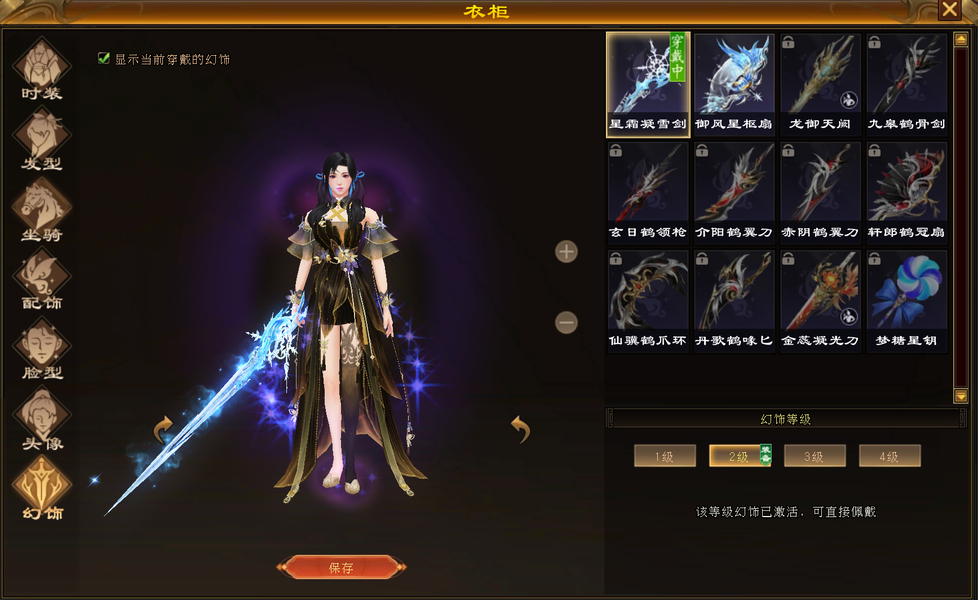
Task: Open the 发型 hairstyle tab
Action: point(41,140)
